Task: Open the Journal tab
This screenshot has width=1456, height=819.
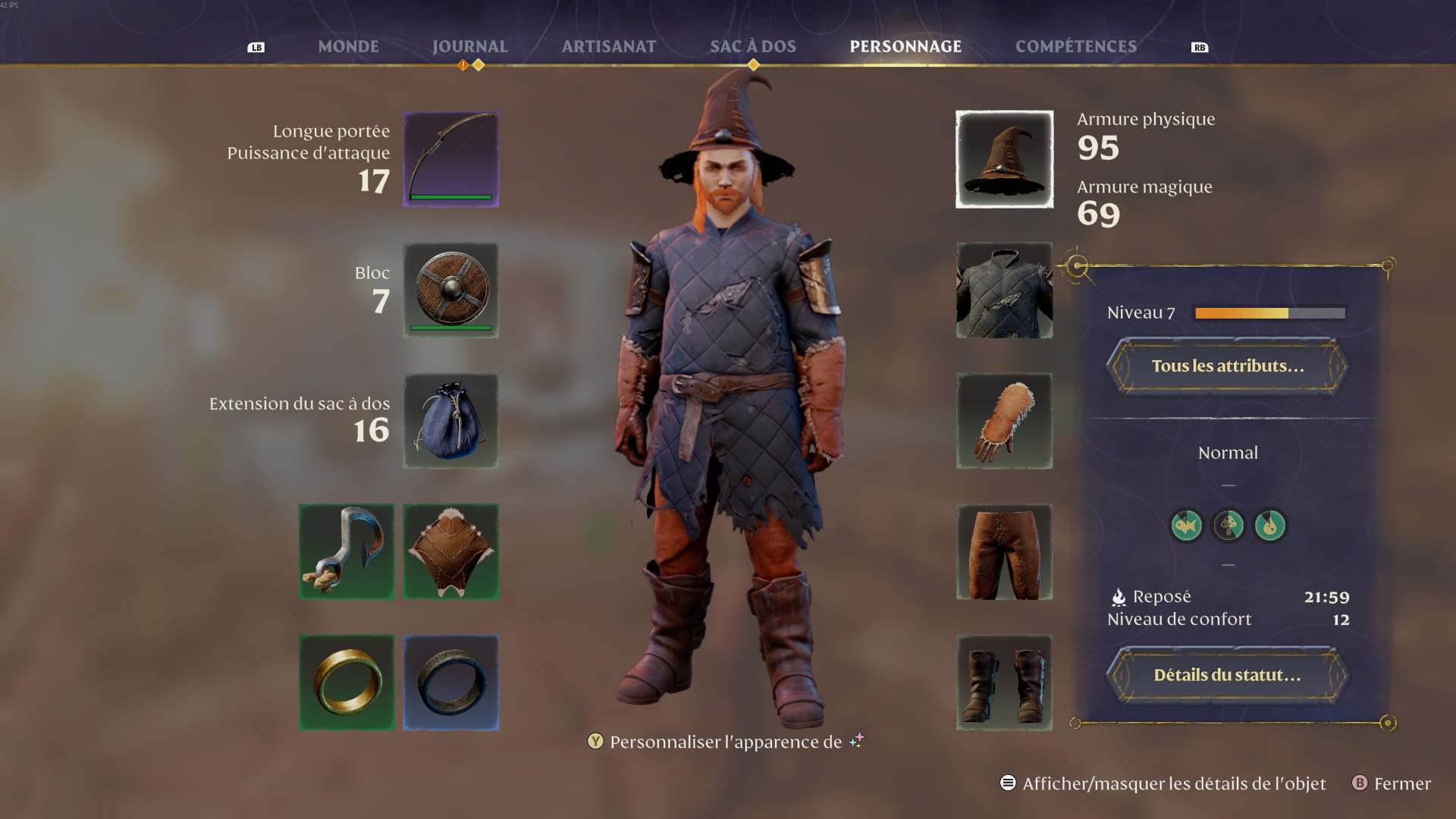Action: coord(469,46)
